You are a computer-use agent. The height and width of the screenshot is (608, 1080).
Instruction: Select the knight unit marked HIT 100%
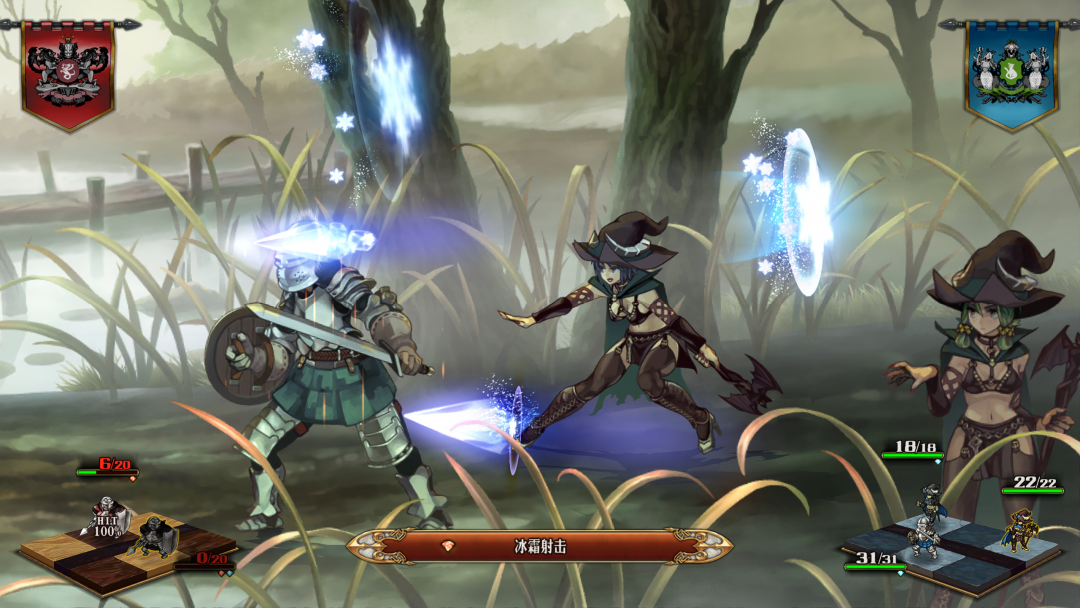click(x=108, y=516)
